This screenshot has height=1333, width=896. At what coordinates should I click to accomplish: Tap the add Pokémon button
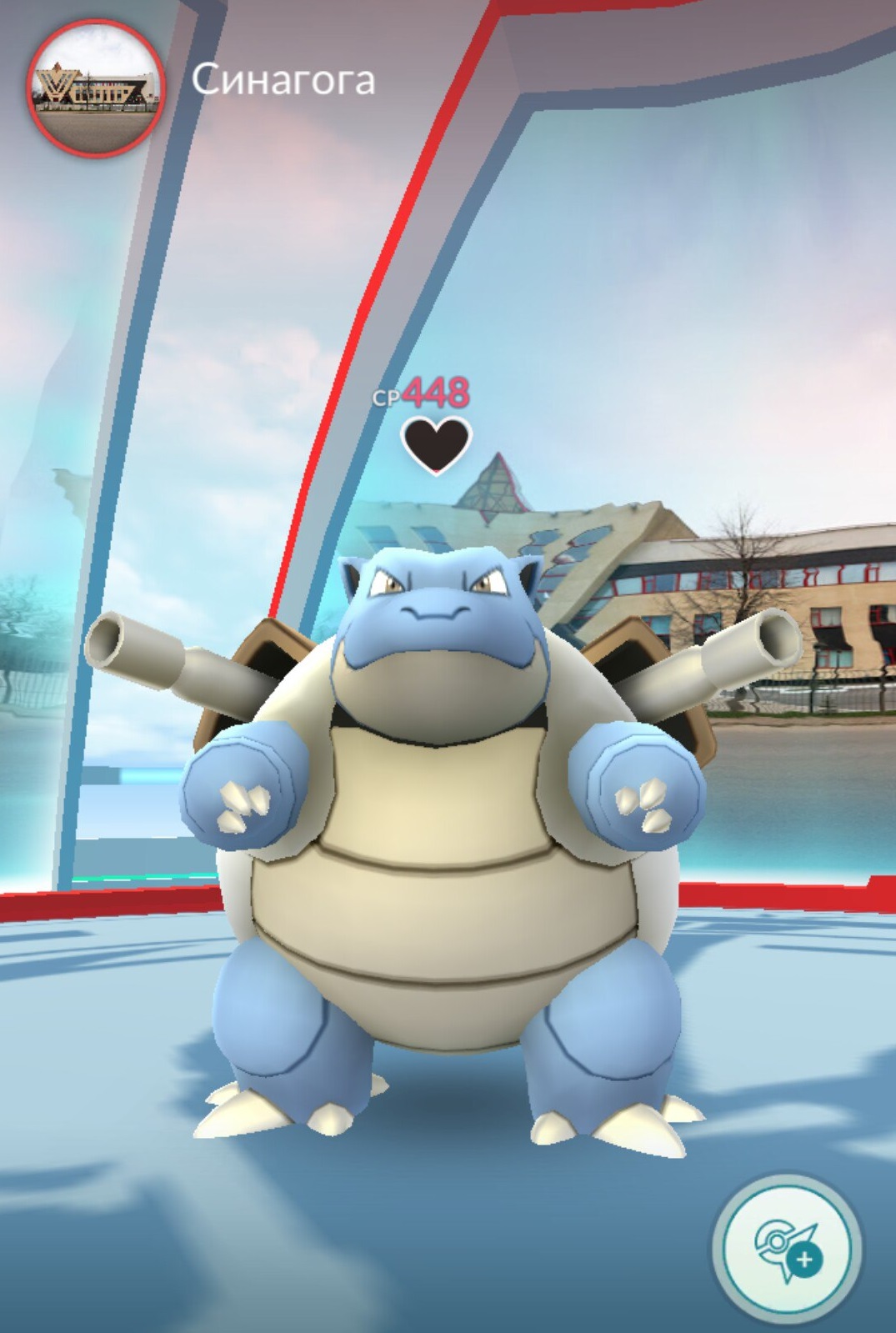pos(787,1247)
